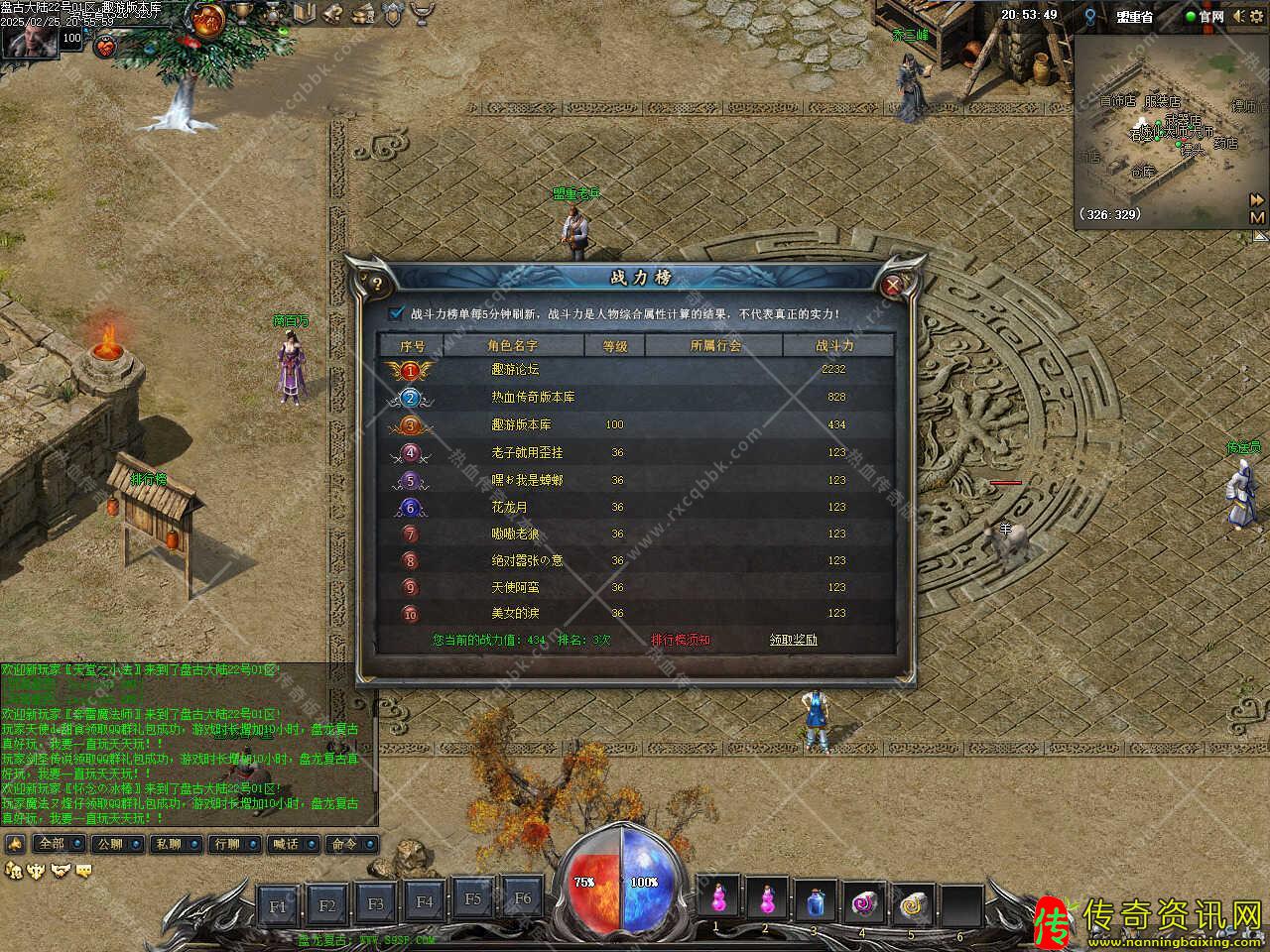Switch chat to the 公聊 channel
Screen dimensions: 1270x952
tap(109, 844)
